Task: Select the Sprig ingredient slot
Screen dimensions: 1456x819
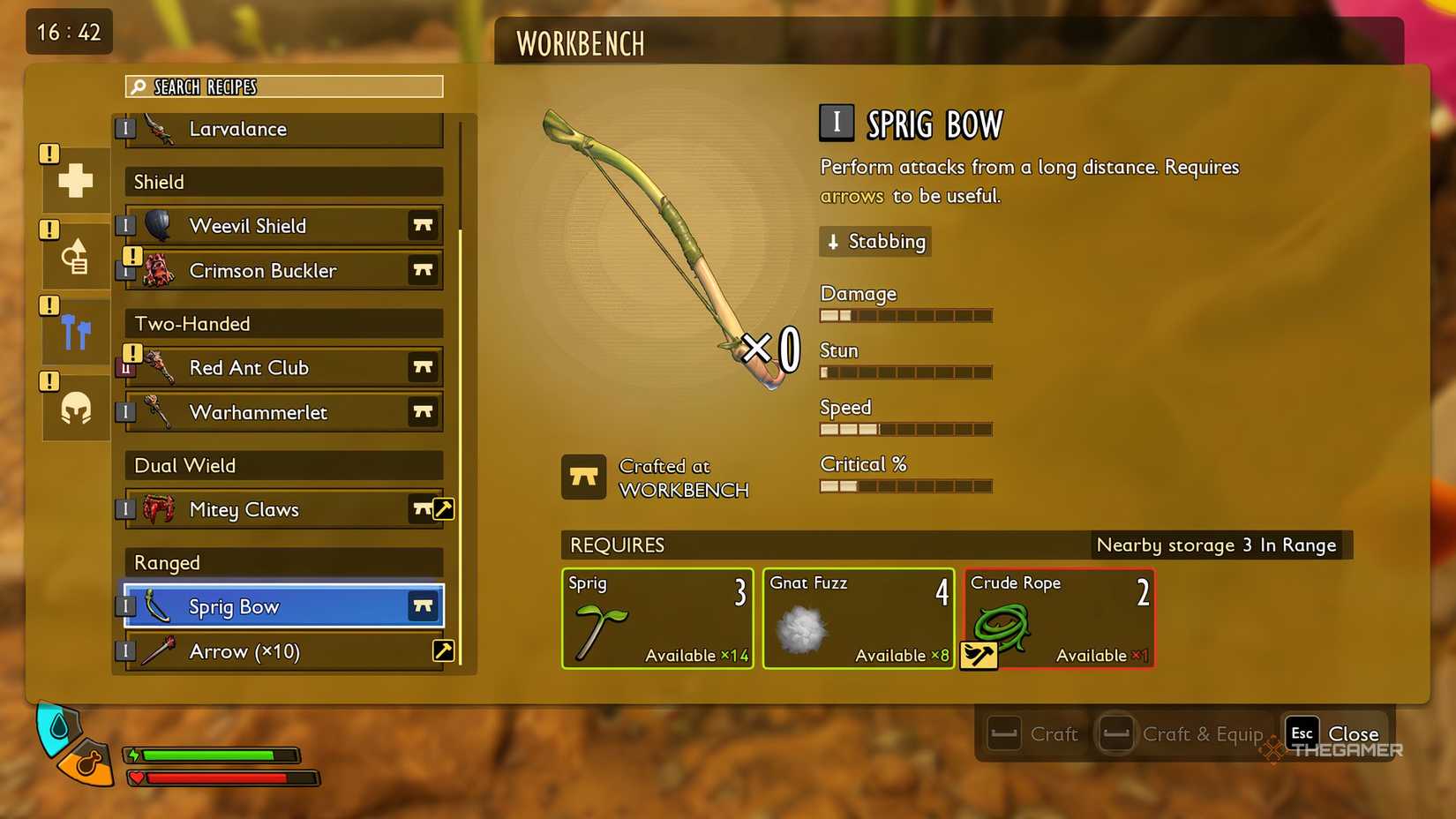Action: tap(657, 619)
